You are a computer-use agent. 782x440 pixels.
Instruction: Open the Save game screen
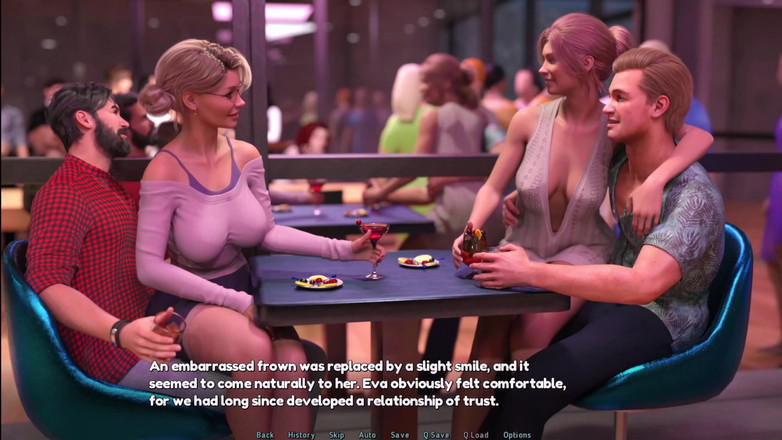(399, 435)
